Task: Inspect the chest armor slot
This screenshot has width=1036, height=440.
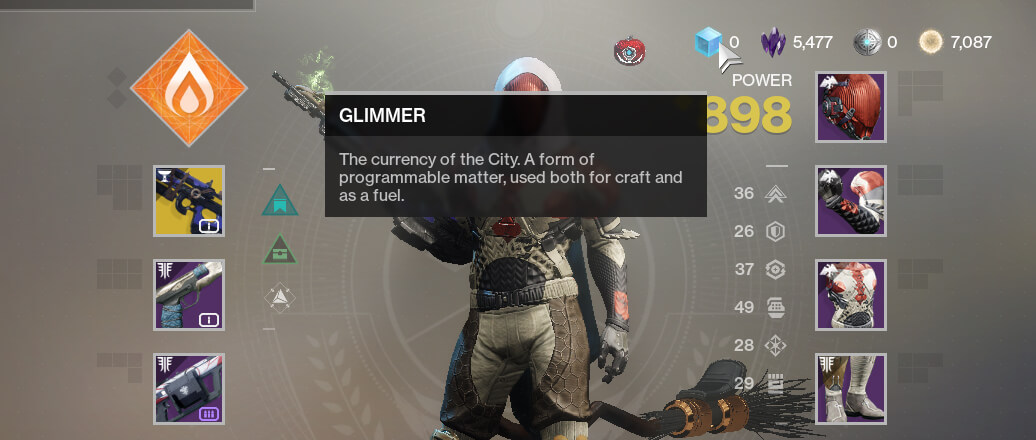Action: [x=851, y=295]
